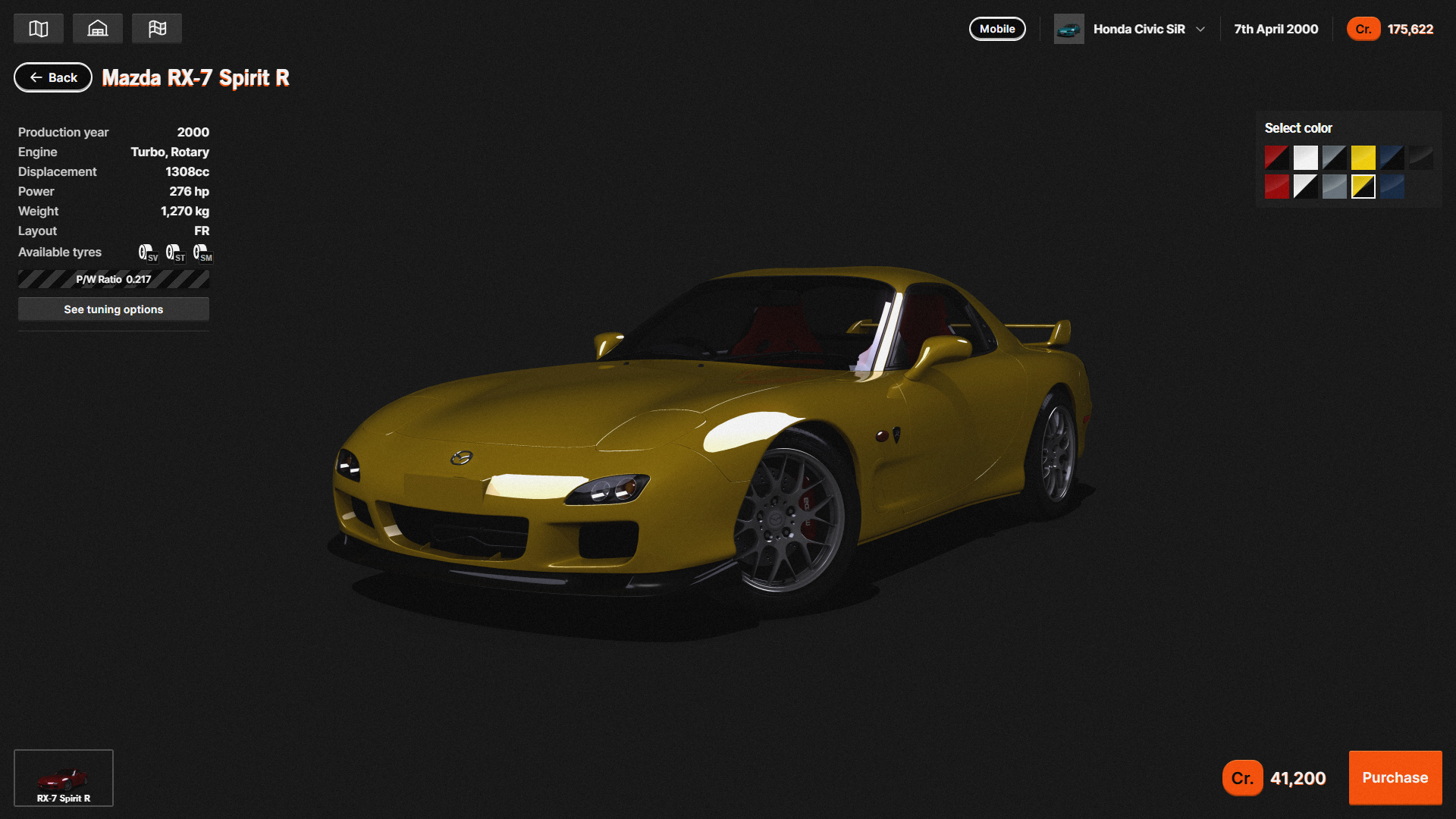The height and width of the screenshot is (819, 1456).
Task: Open the checkered flag races icon
Action: 157,29
